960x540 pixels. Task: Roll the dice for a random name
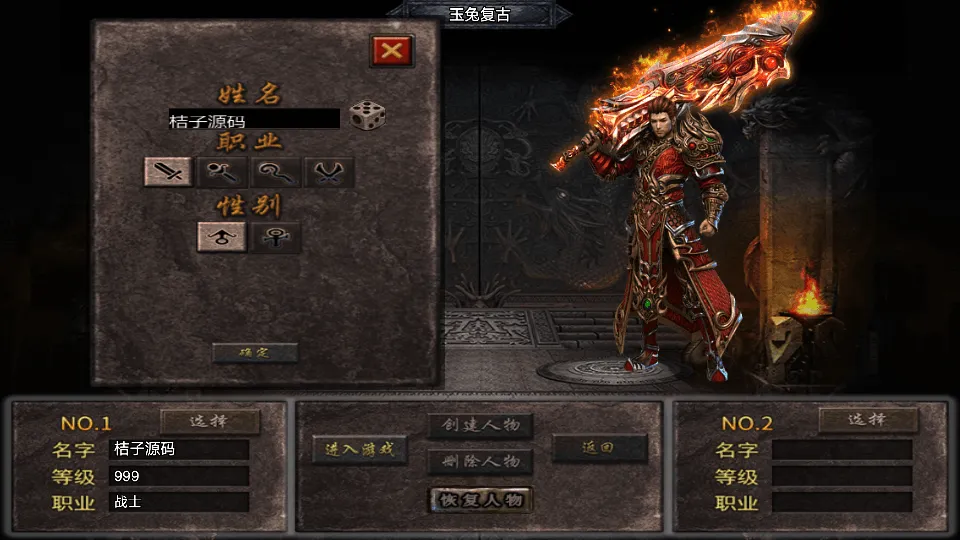[x=367, y=116]
